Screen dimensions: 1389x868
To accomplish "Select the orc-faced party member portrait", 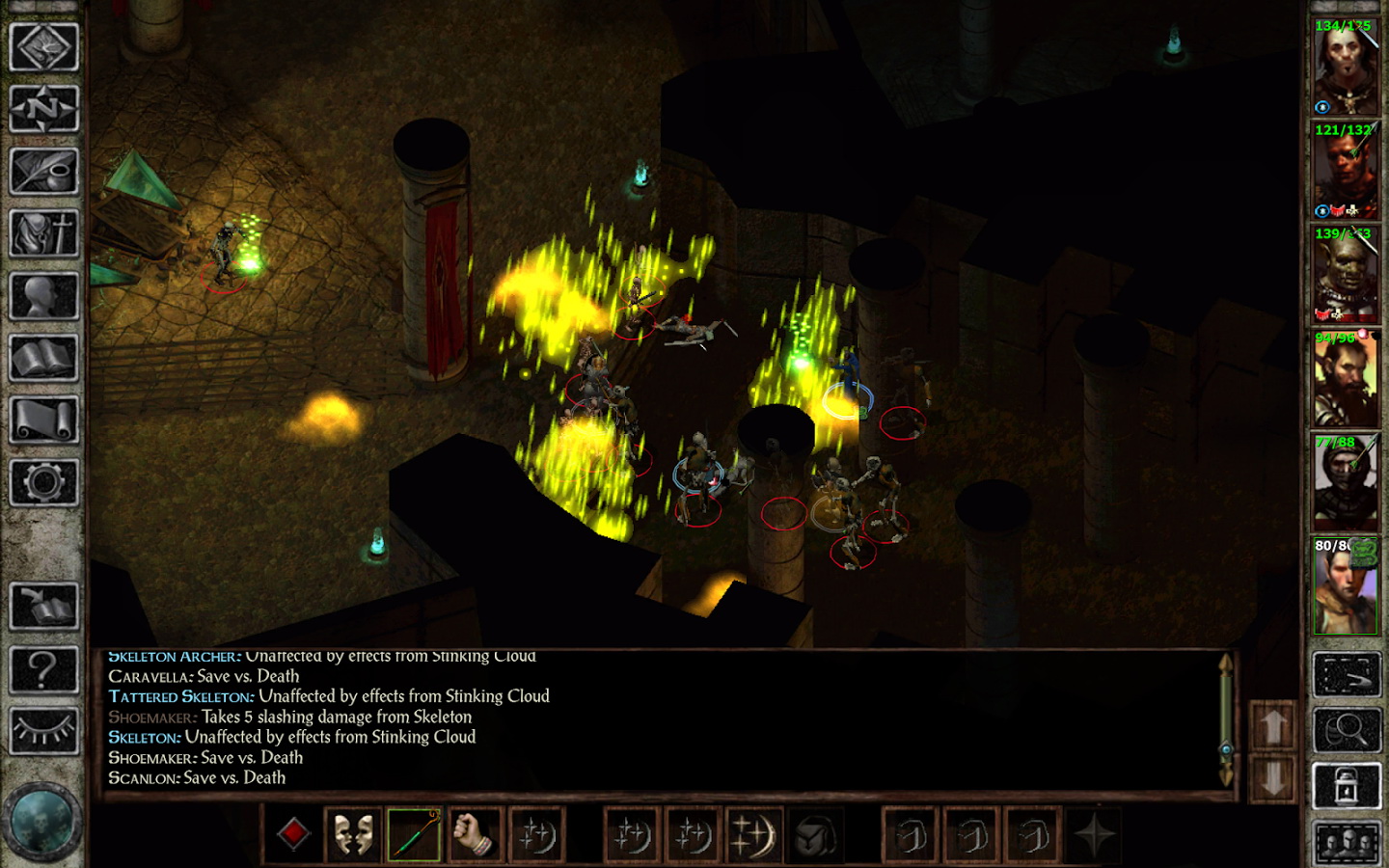I will click(1345, 275).
